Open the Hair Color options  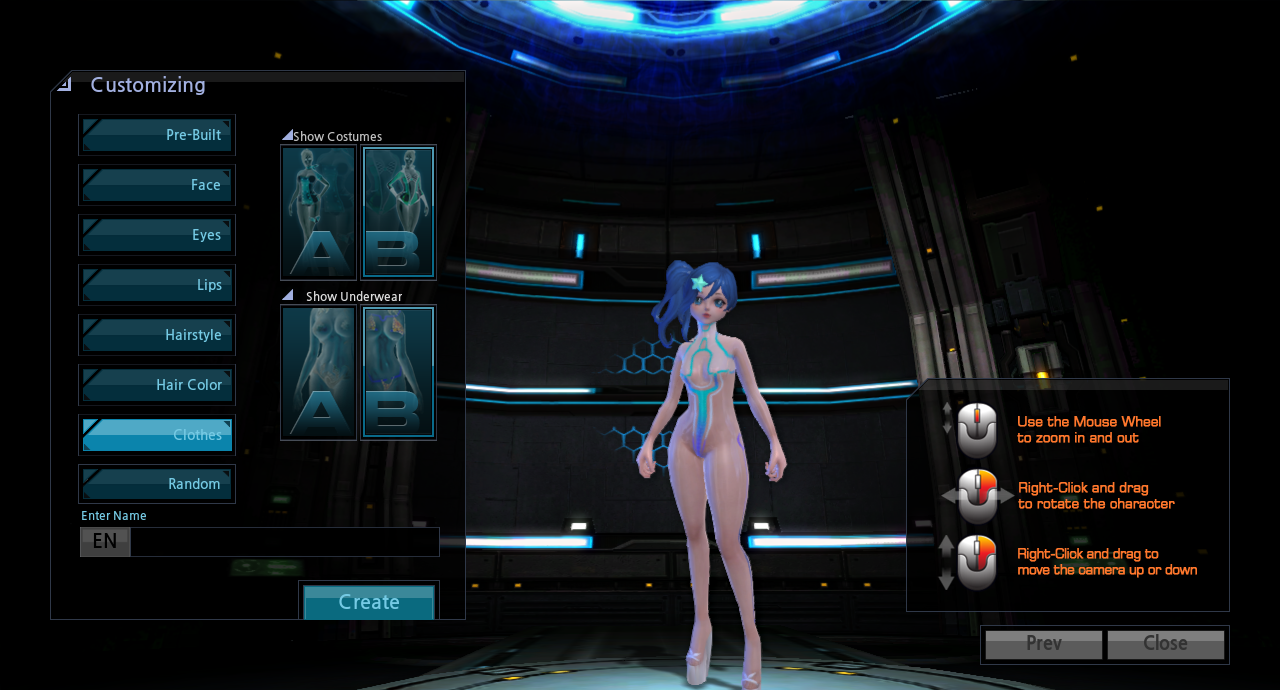[x=157, y=385]
